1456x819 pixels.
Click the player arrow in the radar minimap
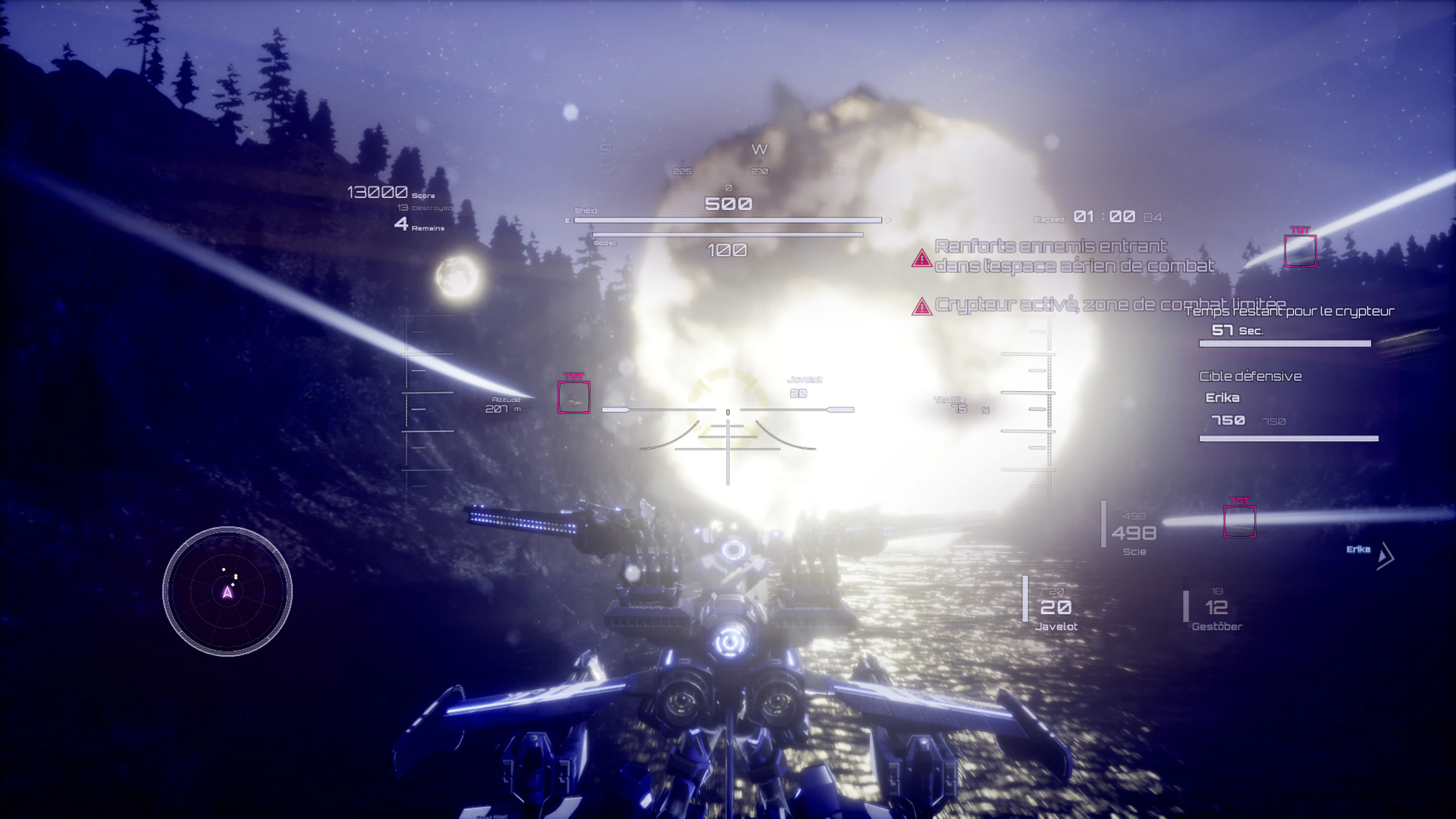pyautogui.click(x=227, y=592)
